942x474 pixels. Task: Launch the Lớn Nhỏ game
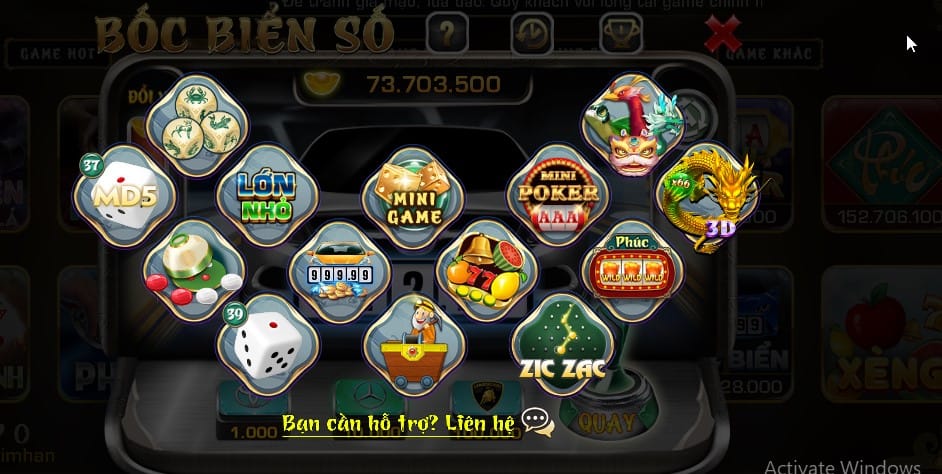click(x=265, y=194)
